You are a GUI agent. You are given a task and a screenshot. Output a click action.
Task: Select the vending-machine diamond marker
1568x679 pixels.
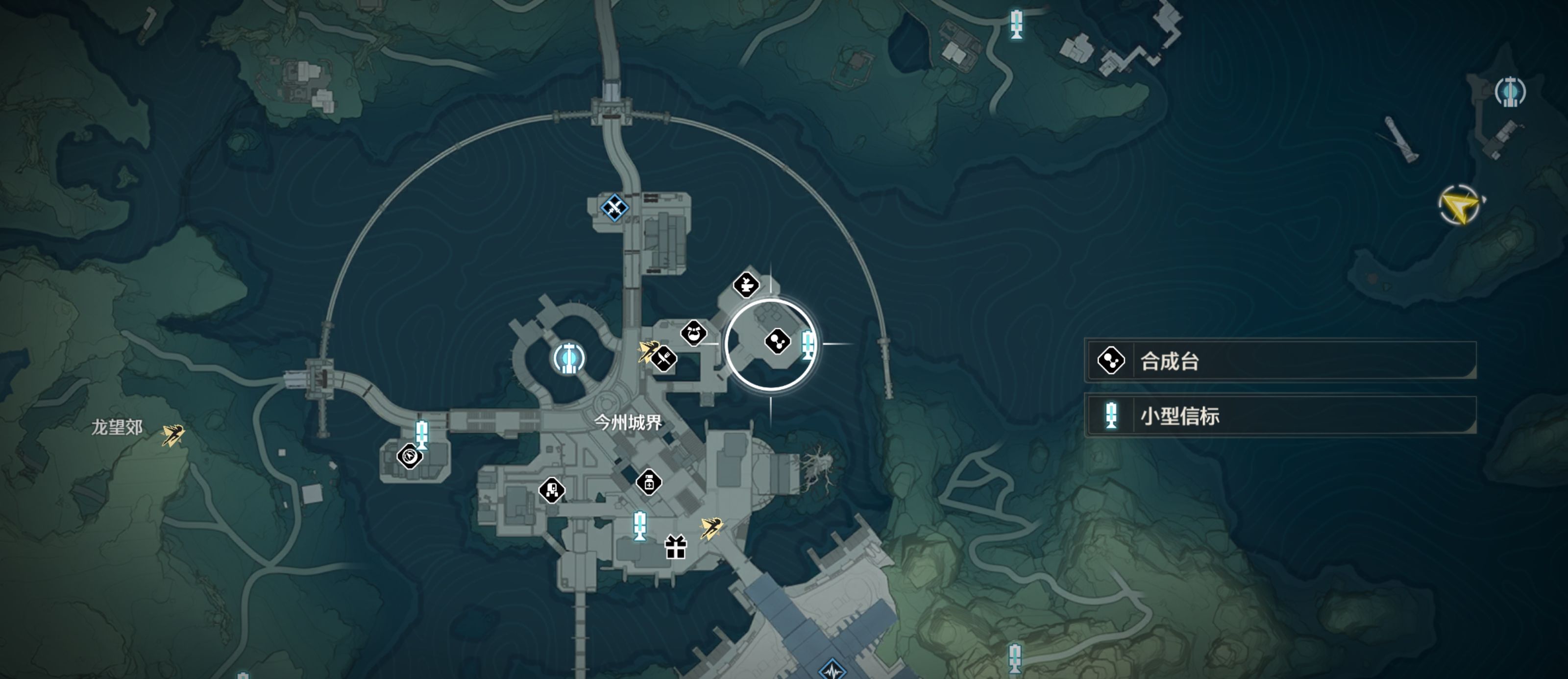tap(552, 490)
